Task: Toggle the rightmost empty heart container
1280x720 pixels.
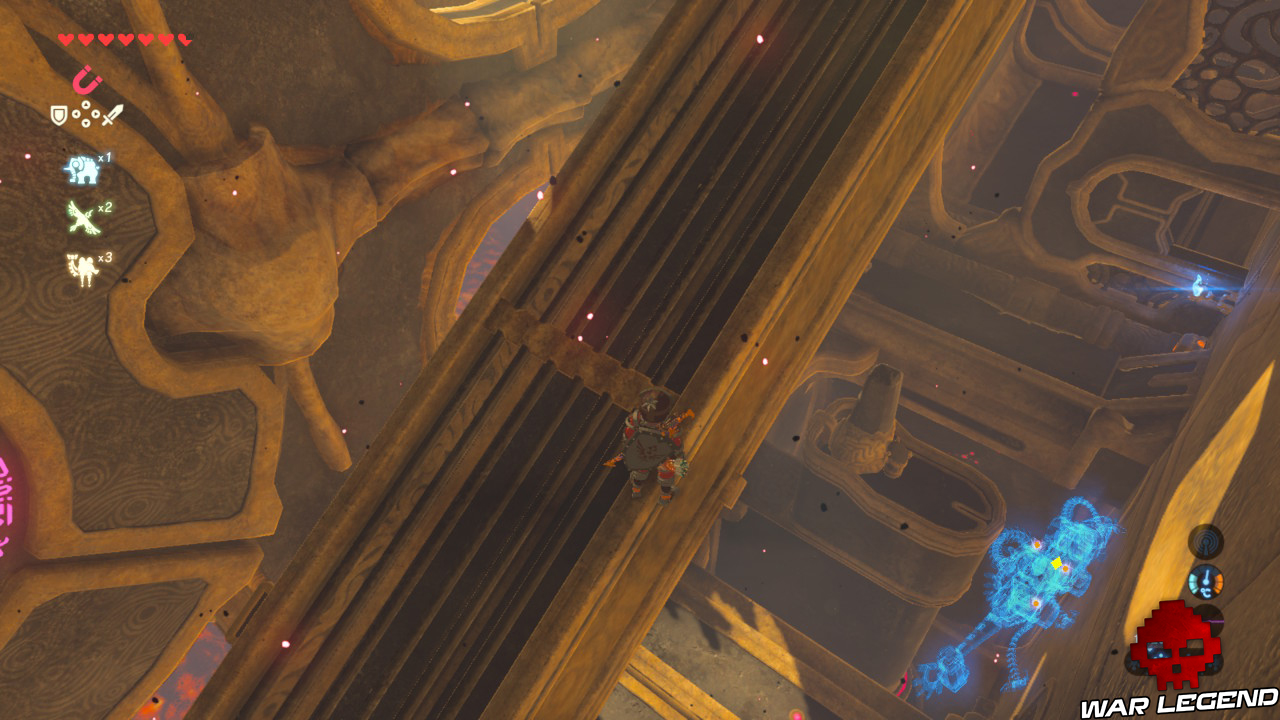Action: (x=184, y=38)
